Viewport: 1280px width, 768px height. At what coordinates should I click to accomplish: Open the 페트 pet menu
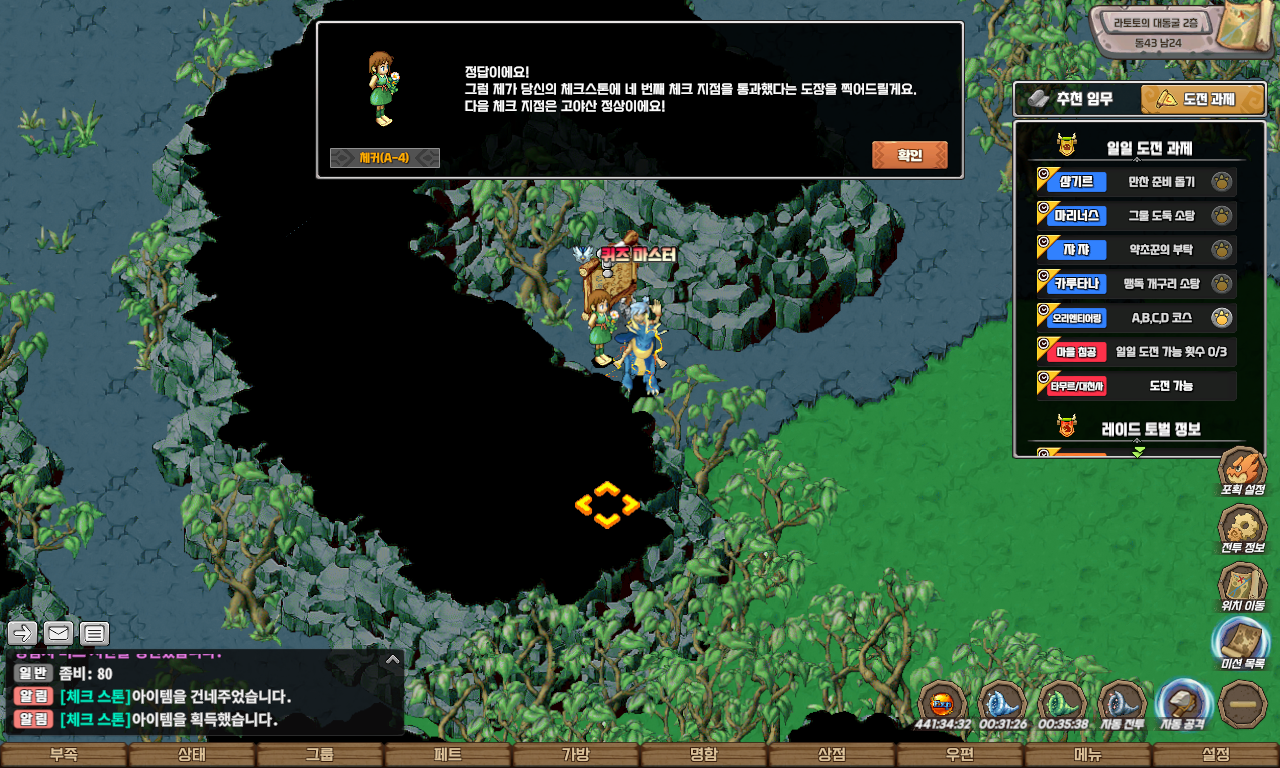(447, 755)
